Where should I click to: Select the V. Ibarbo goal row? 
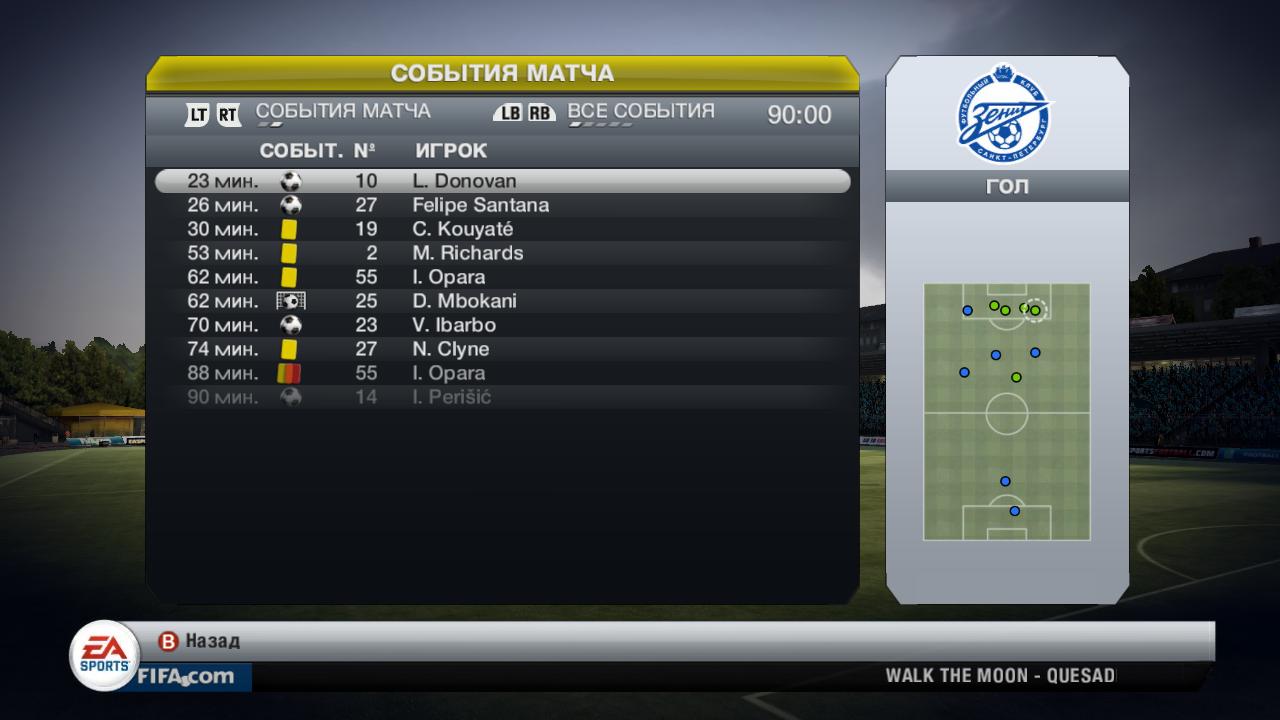coord(502,325)
